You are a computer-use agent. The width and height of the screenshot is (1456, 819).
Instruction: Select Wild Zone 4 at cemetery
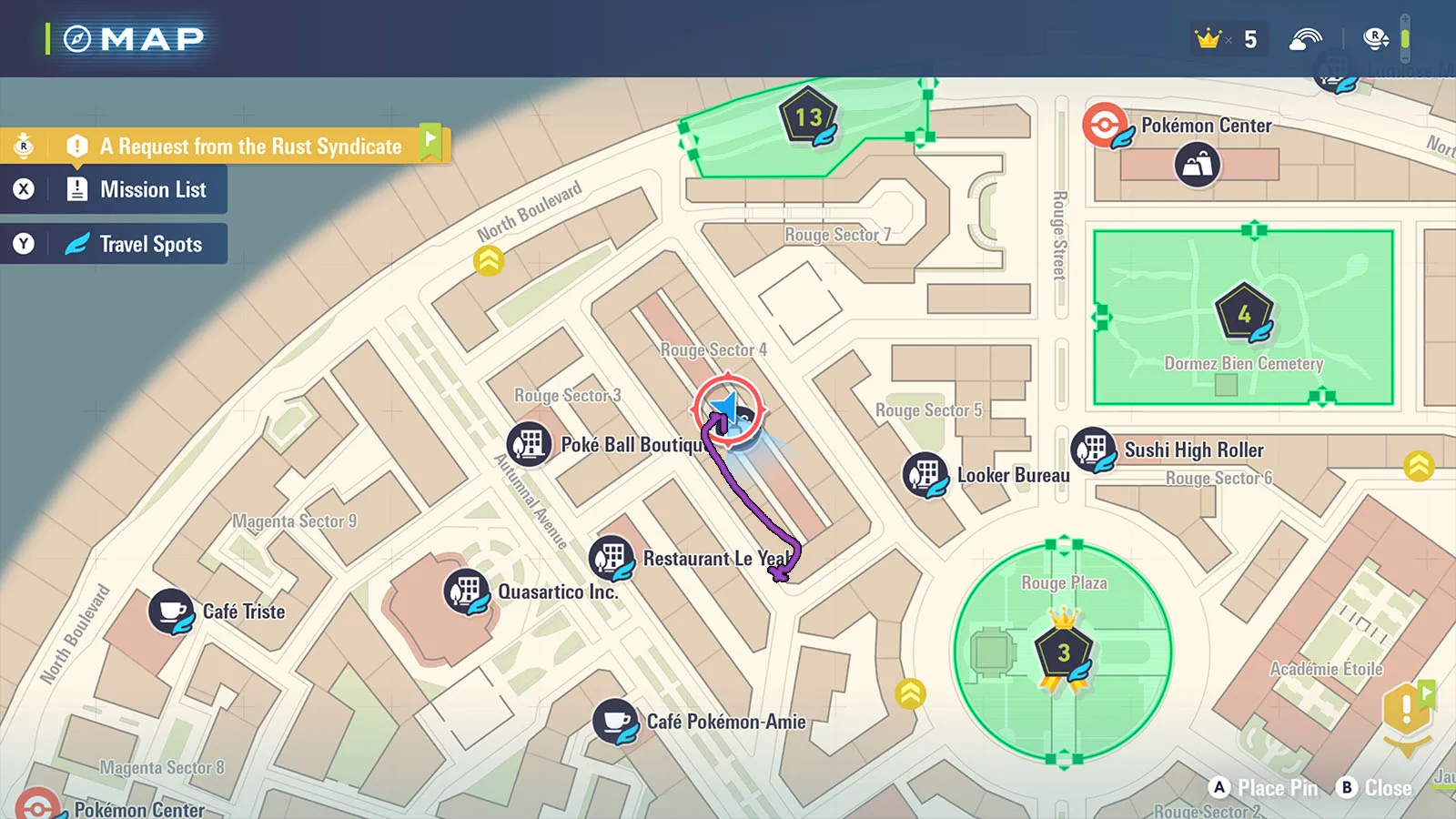tap(1244, 314)
